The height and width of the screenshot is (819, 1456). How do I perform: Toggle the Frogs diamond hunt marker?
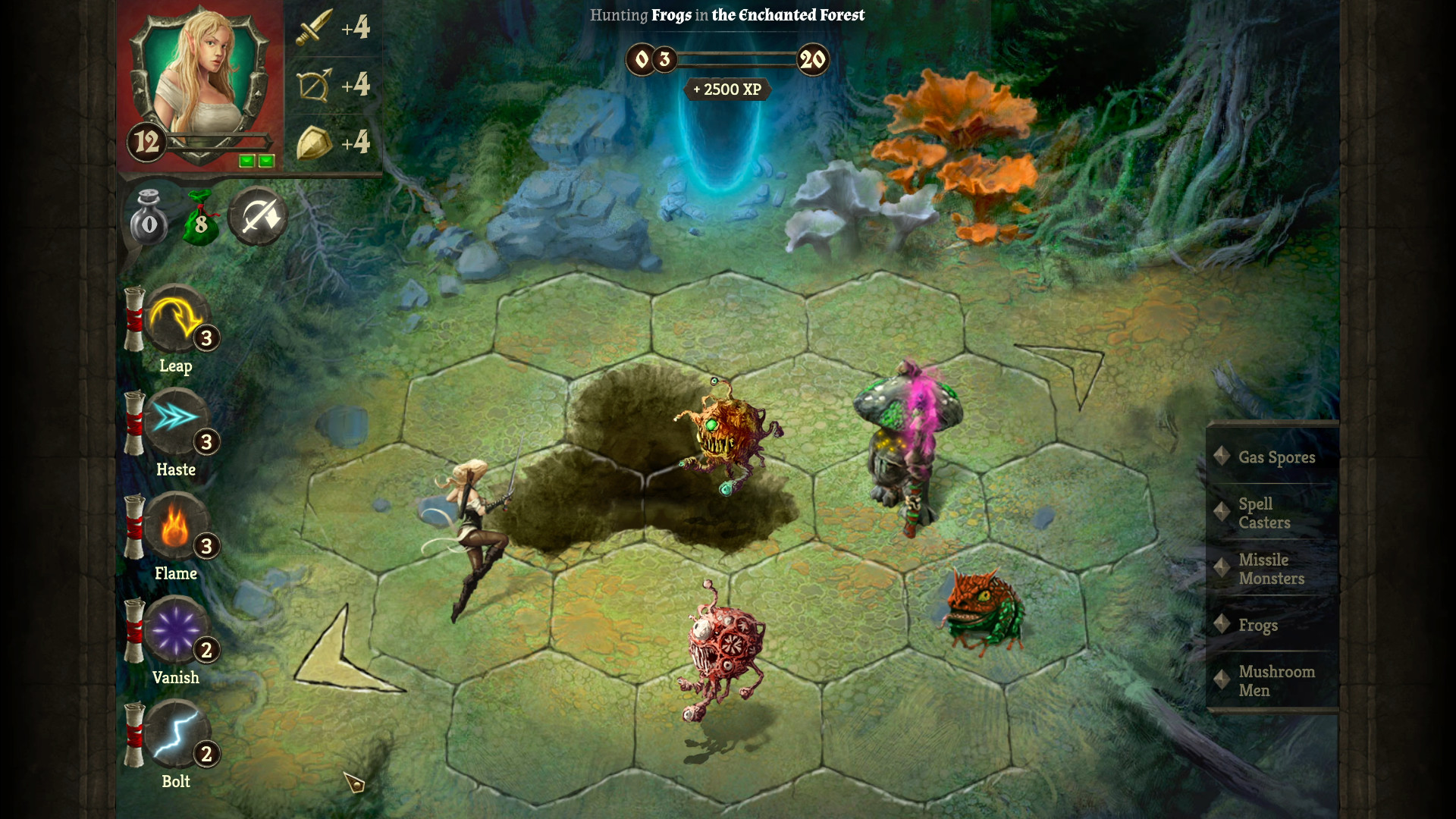(1223, 624)
